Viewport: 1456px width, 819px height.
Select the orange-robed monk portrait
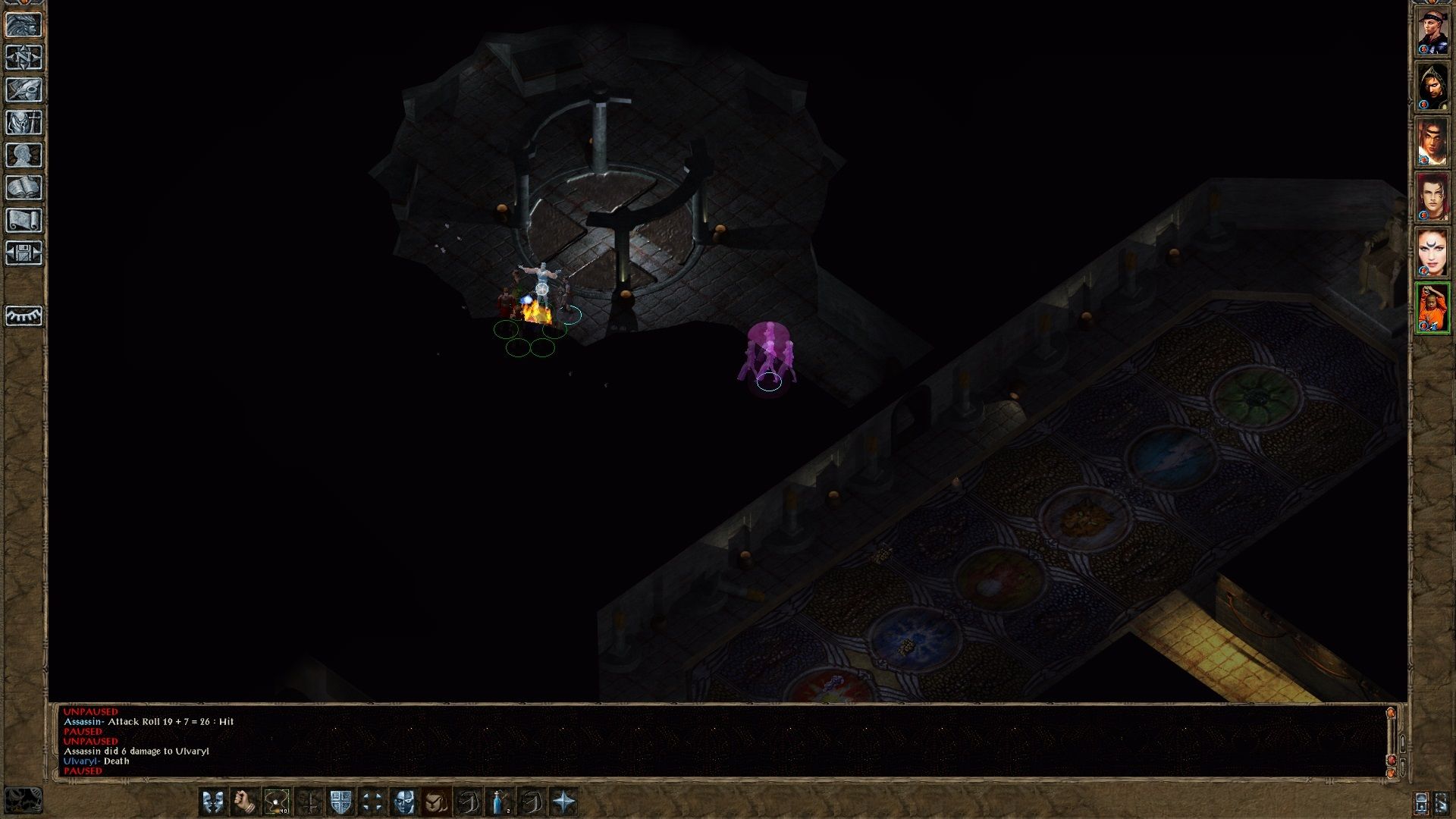coord(1432,308)
